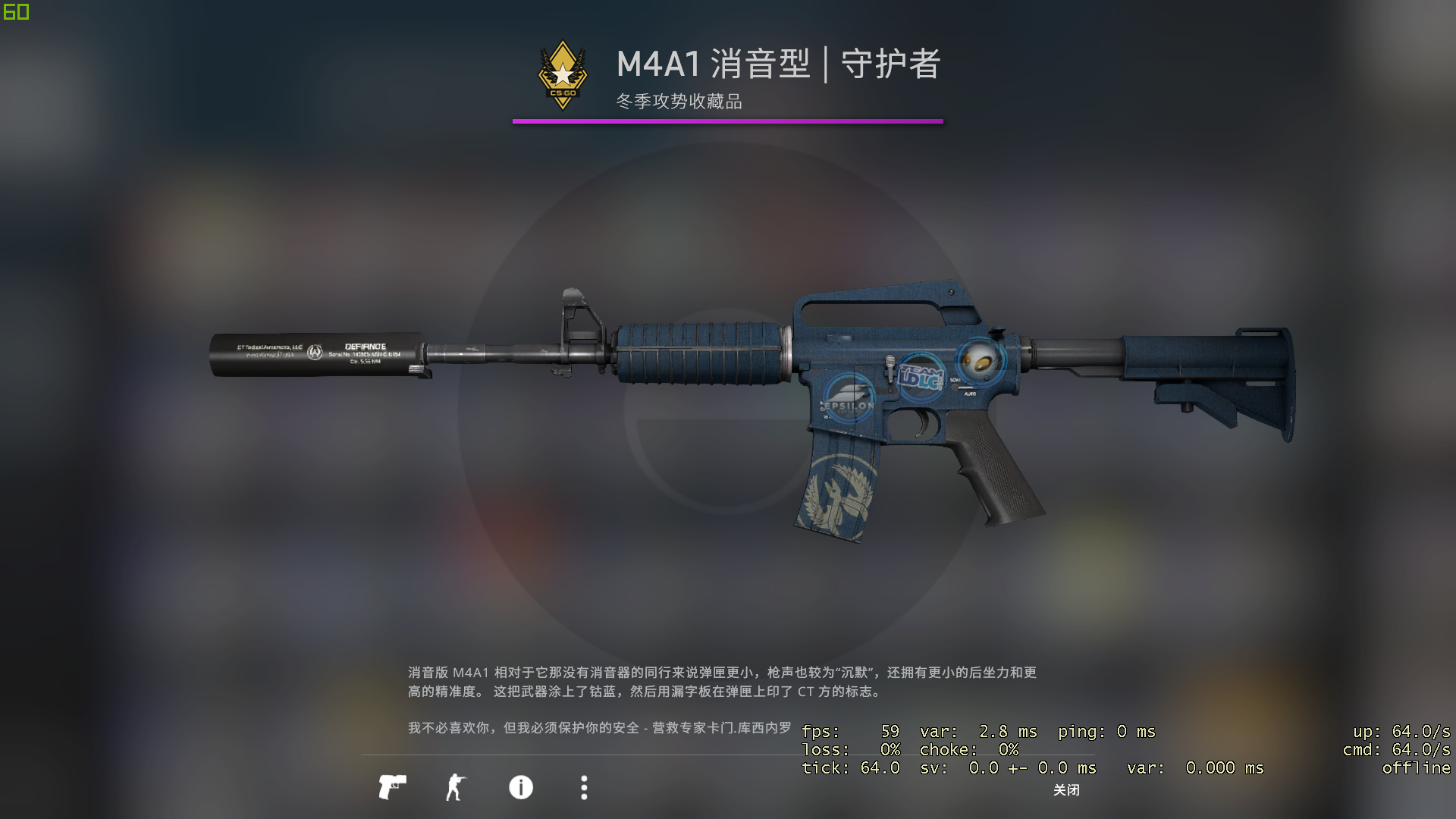Click the 关闭 close button
The image size is (1456, 819).
(x=1065, y=791)
